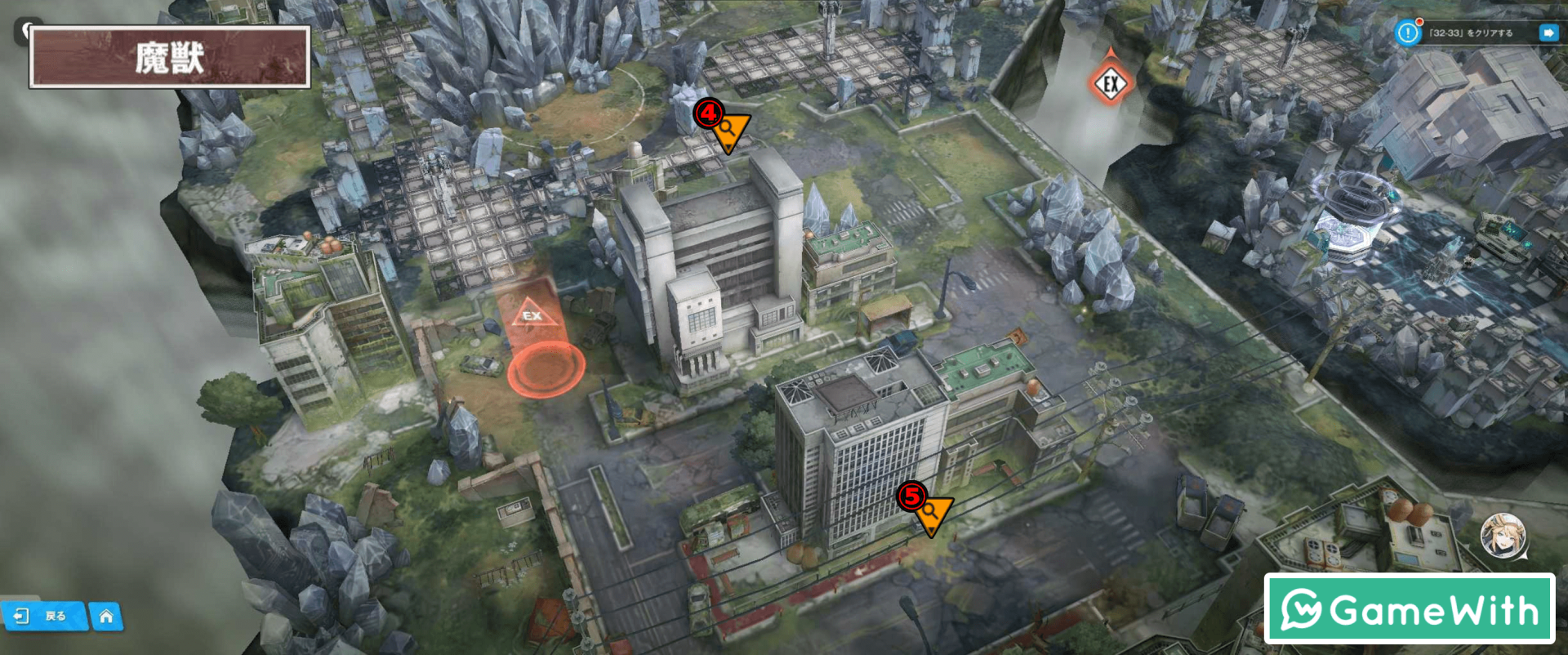Open the blue exclamation mission icon
Screen dimensions: 1568x655
pos(1407,33)
